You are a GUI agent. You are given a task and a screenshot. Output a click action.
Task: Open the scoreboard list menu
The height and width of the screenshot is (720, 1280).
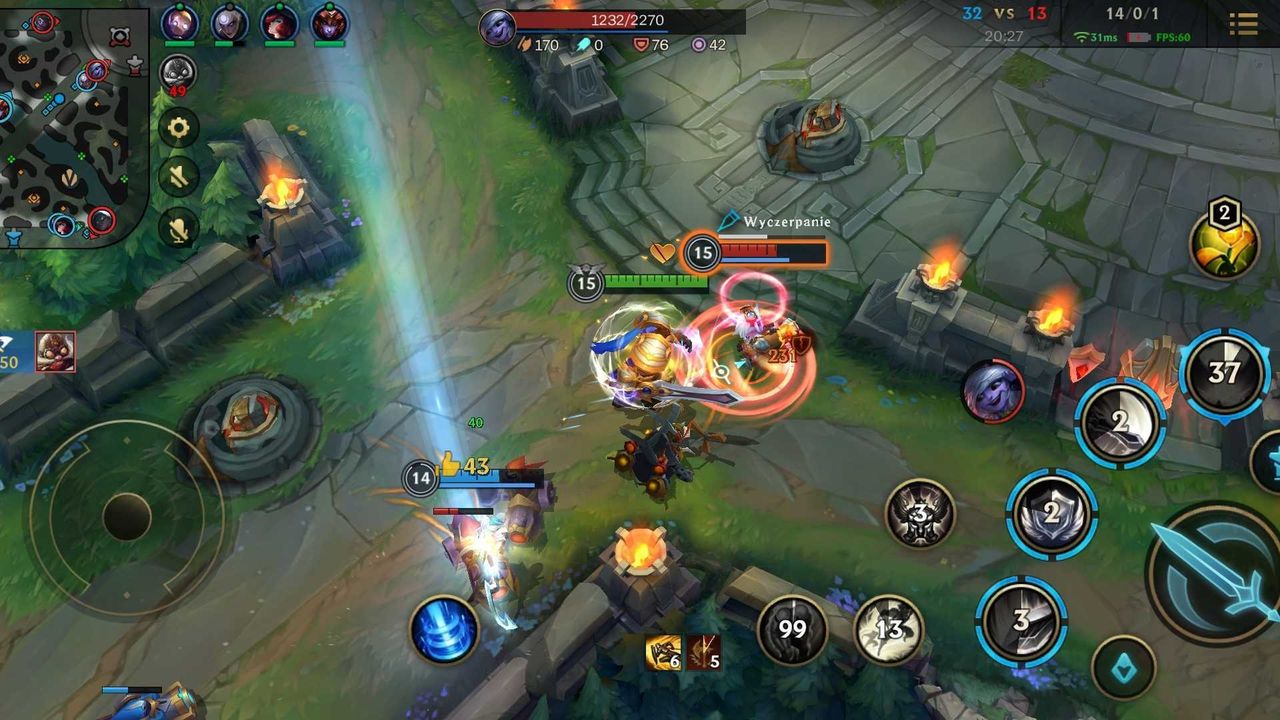click(1243, 24)
